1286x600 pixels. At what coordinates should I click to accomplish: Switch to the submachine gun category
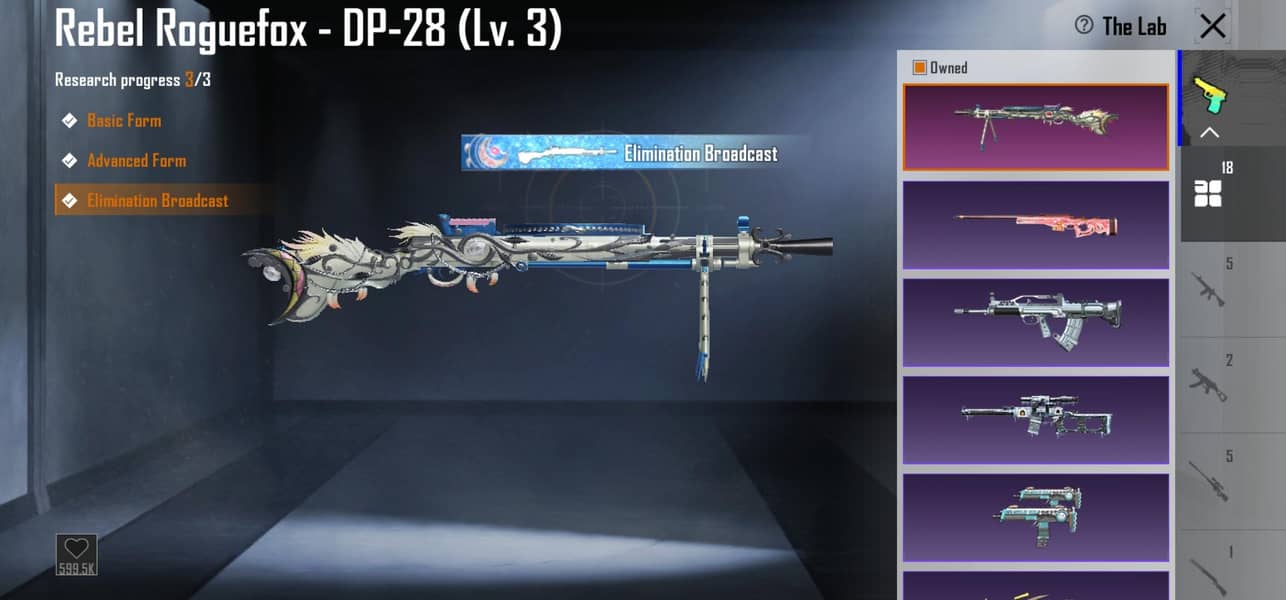click(x=1209, y=383)
